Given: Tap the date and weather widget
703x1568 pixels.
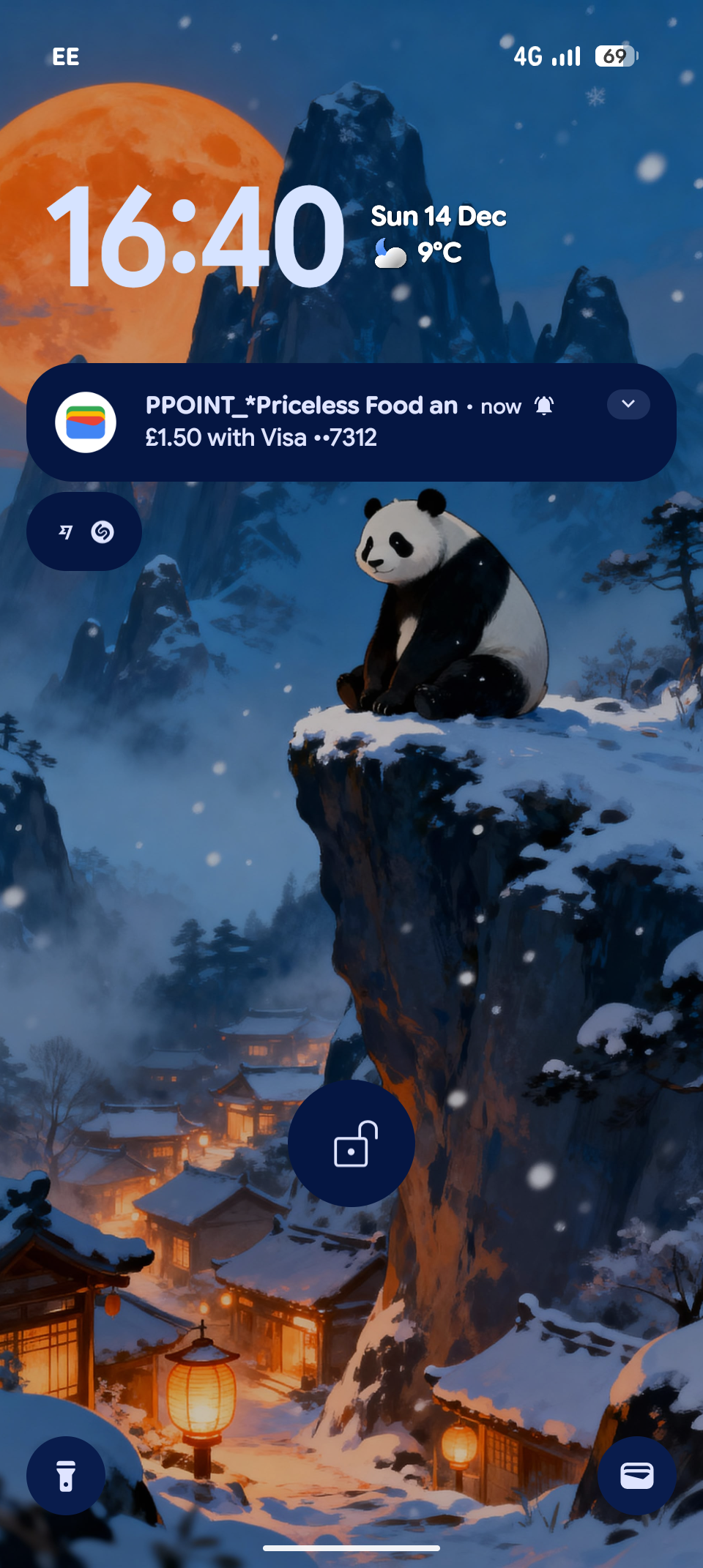Looking at the screenshot, I should tap(438, 234).
